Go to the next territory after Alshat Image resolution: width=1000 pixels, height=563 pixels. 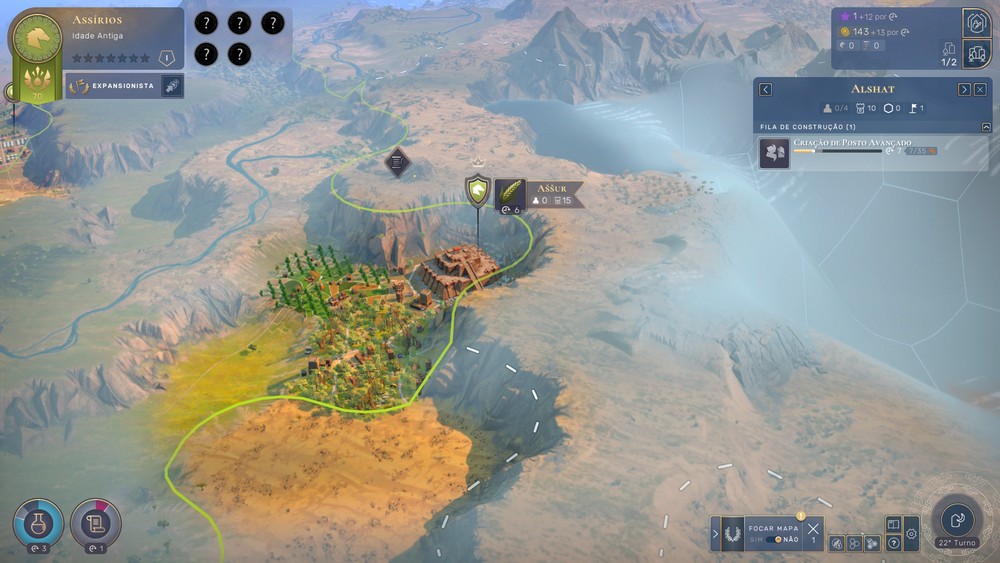coord(964,89)
